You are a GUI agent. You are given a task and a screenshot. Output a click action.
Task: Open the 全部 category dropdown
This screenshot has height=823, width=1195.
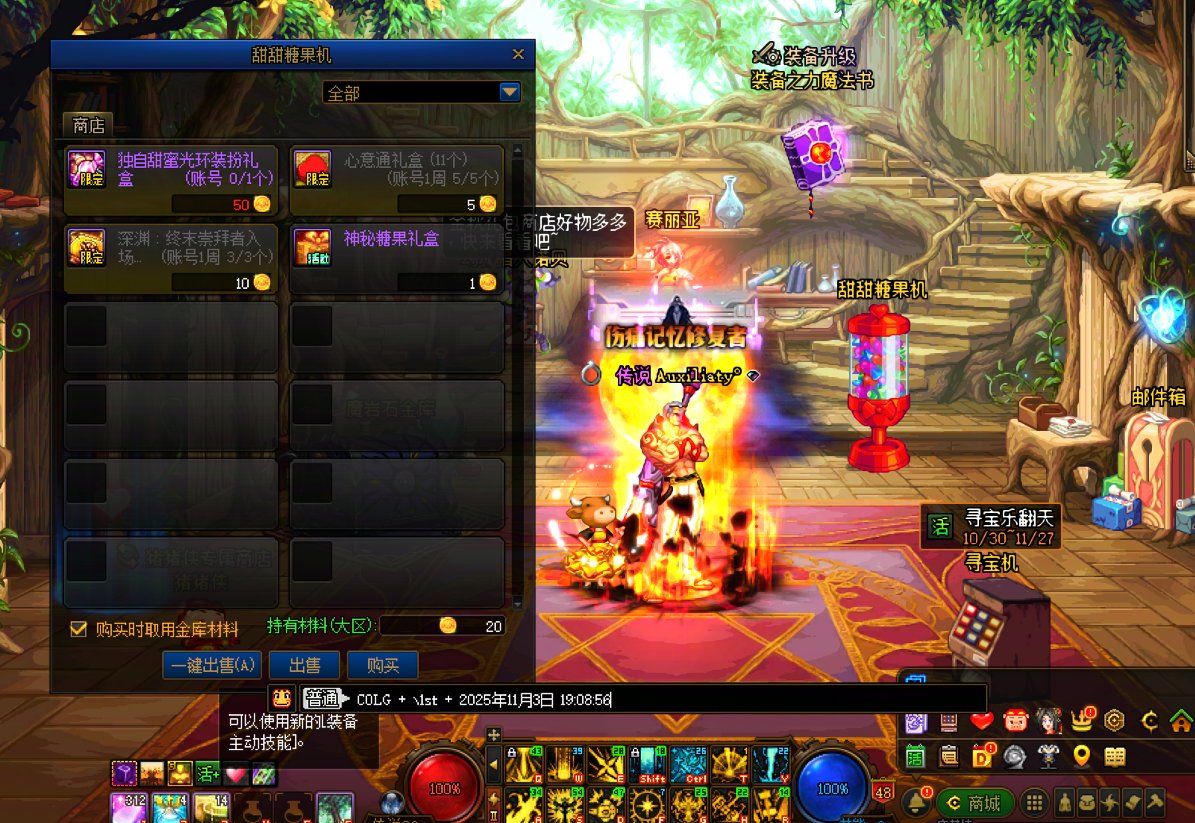pos(510,92)
